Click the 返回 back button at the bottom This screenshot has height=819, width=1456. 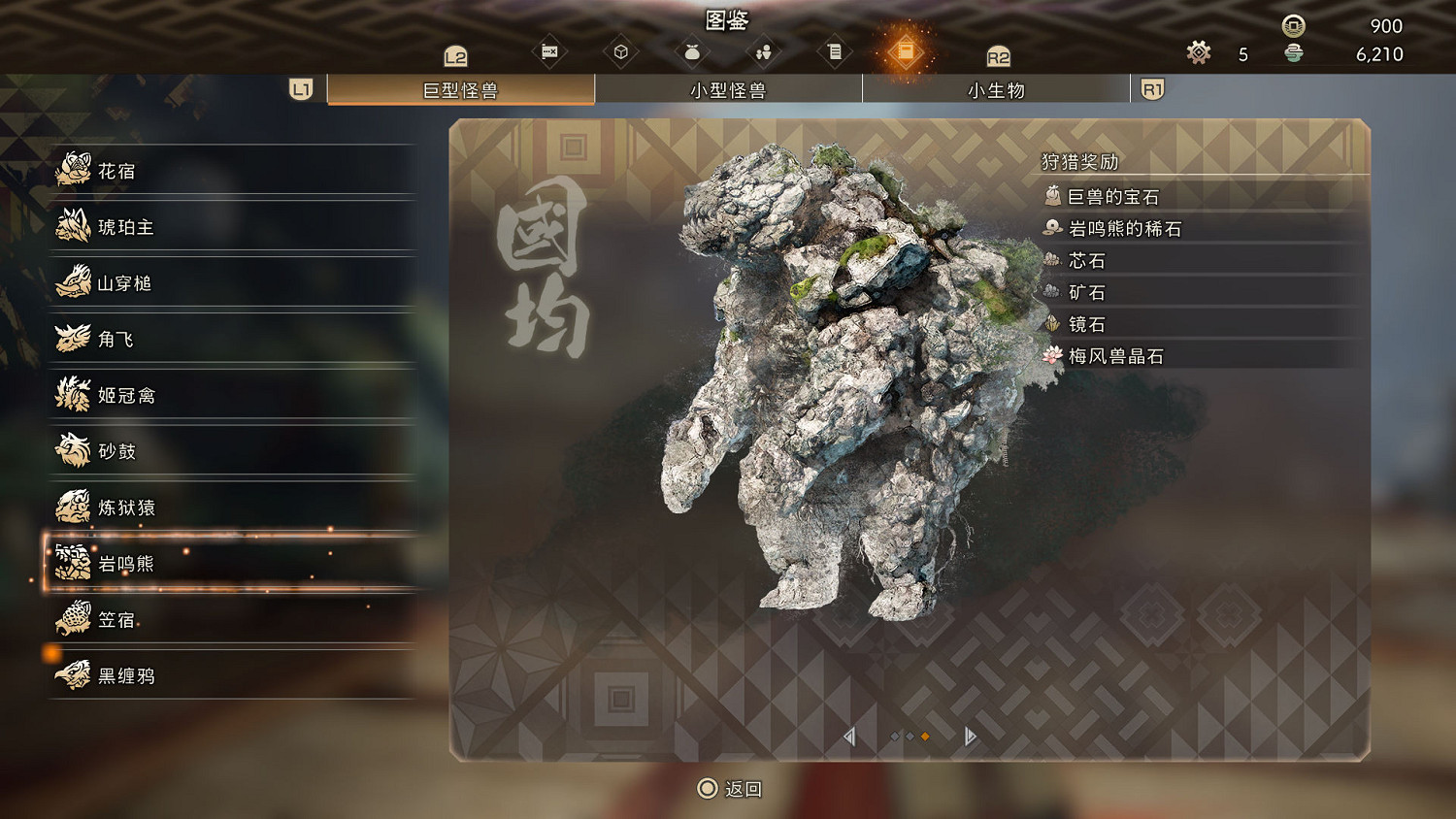coord(730,789)
